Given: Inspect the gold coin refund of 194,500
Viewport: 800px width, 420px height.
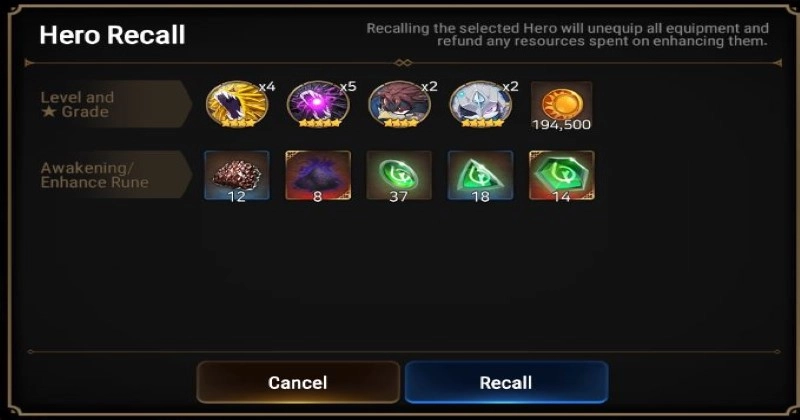Looking at the screenshot, I should click(561, 103).
